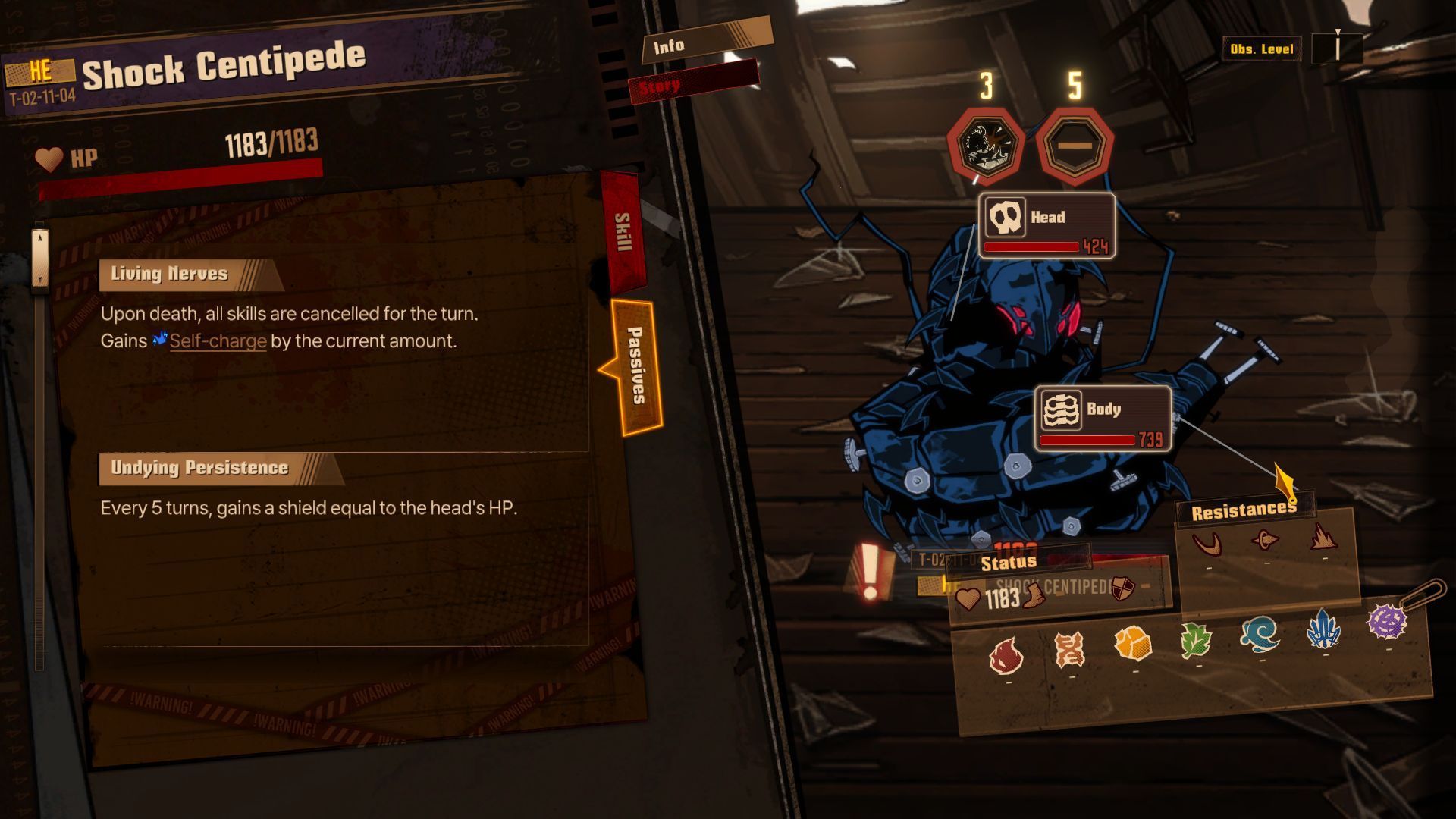Inspect the blue wave swirl icon
The height and width of the screenshot is (819, 1456).
point(1260,633)
